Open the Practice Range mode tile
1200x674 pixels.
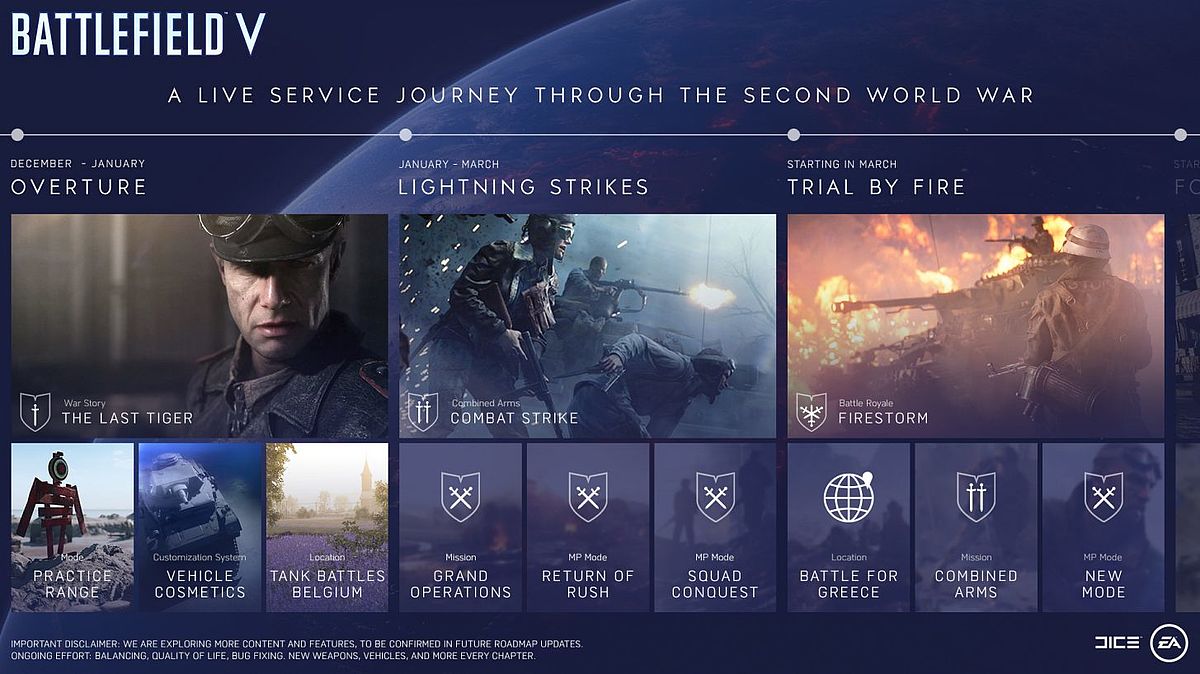72,527
